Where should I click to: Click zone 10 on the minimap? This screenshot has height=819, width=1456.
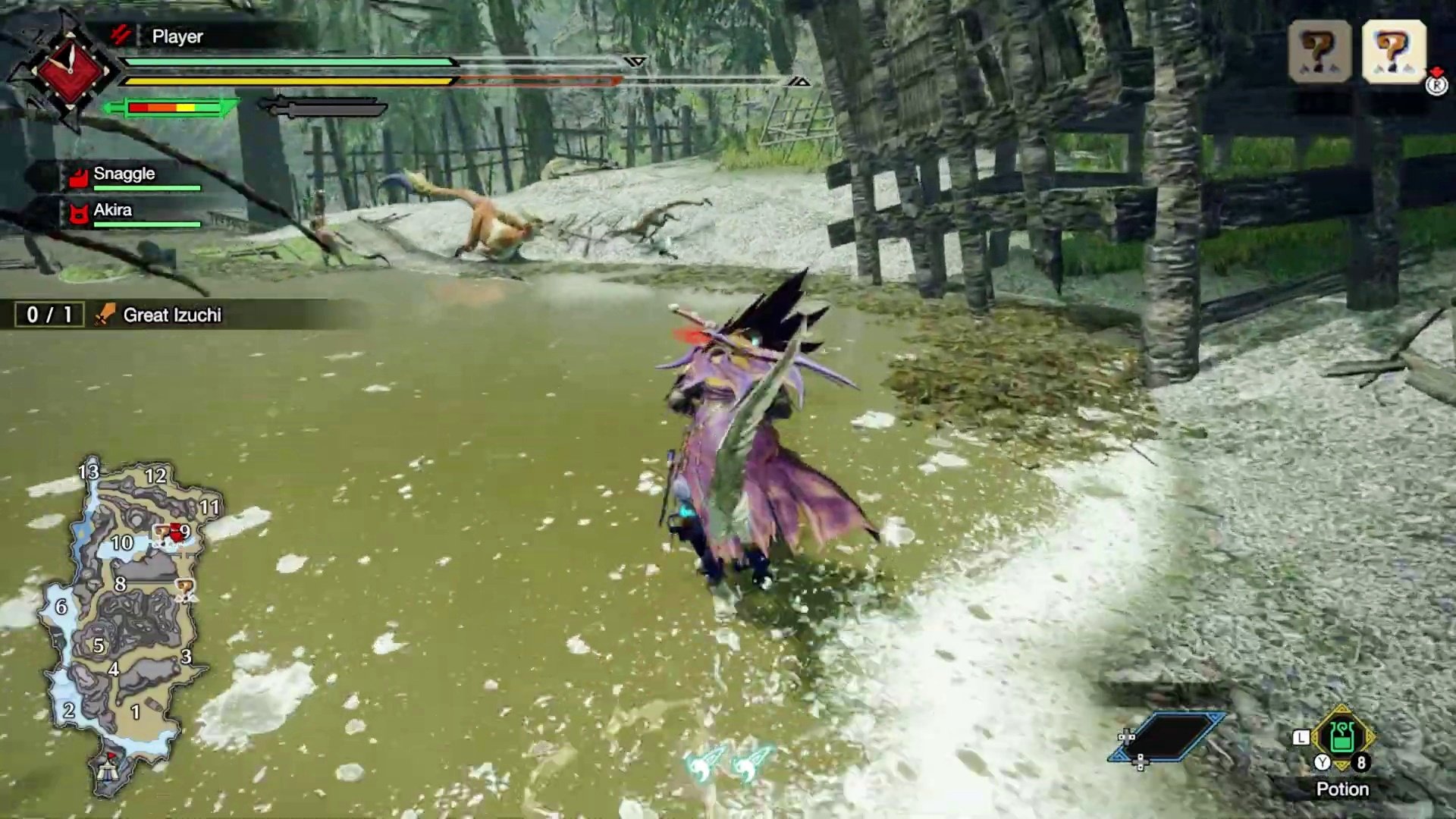[x=121, y=542]
